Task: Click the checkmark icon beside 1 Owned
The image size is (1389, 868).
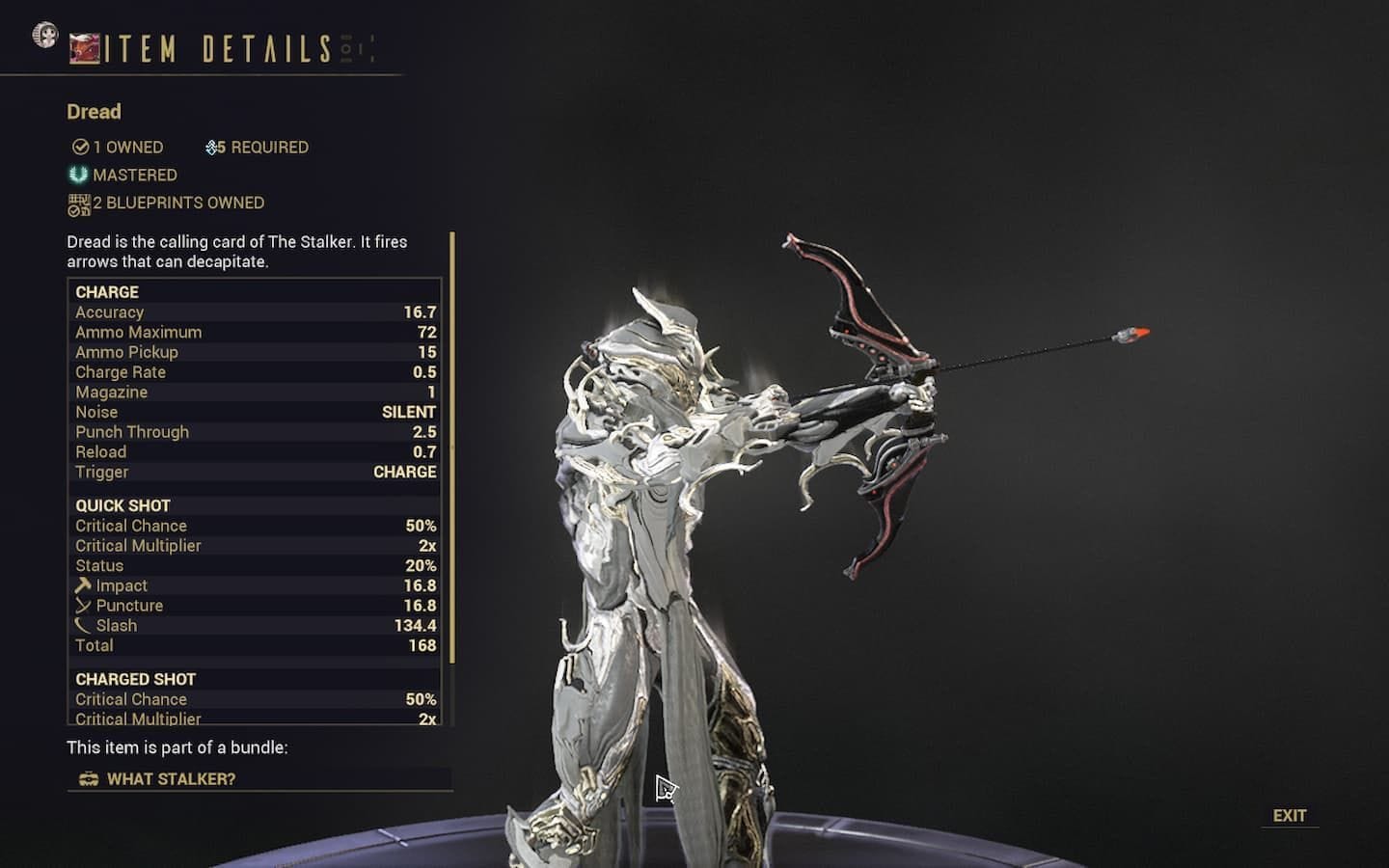Action: 79,147
